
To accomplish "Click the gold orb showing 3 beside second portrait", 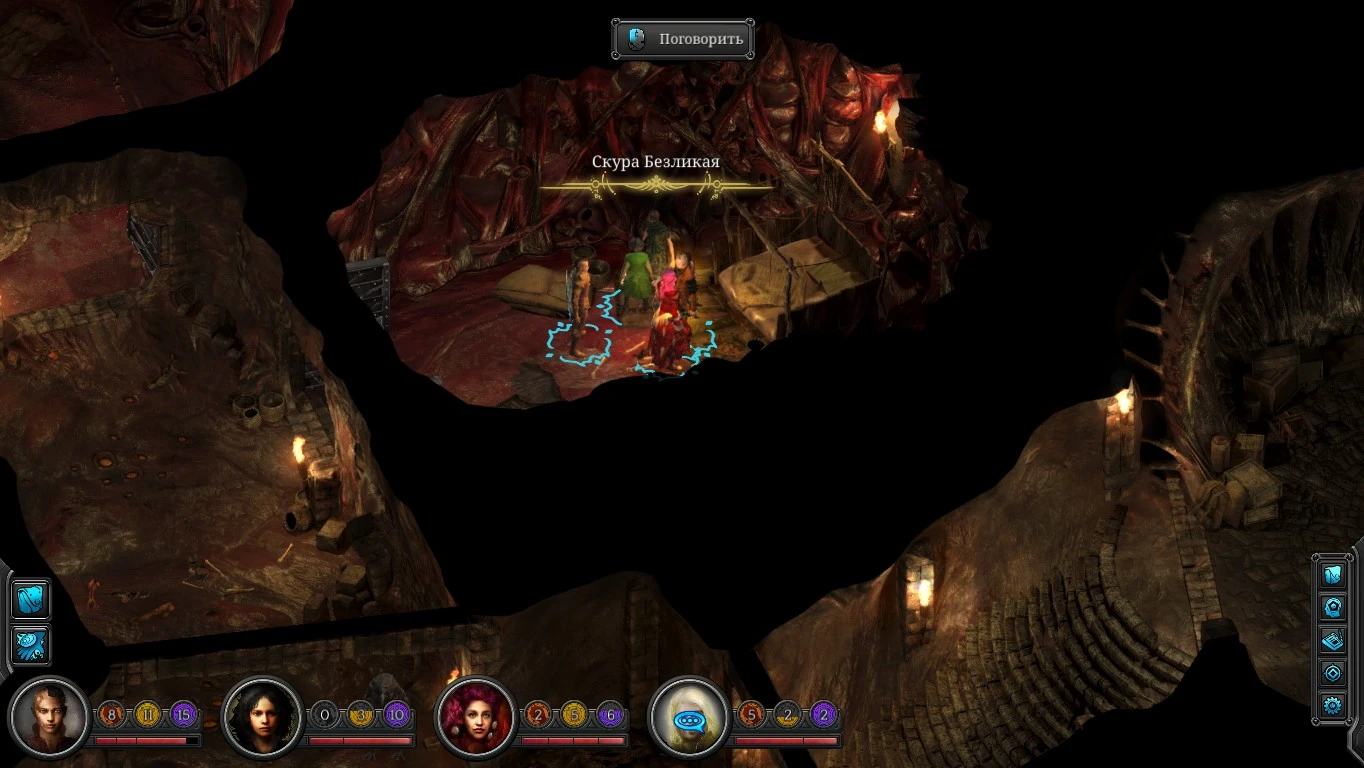I will coord(361,714).
